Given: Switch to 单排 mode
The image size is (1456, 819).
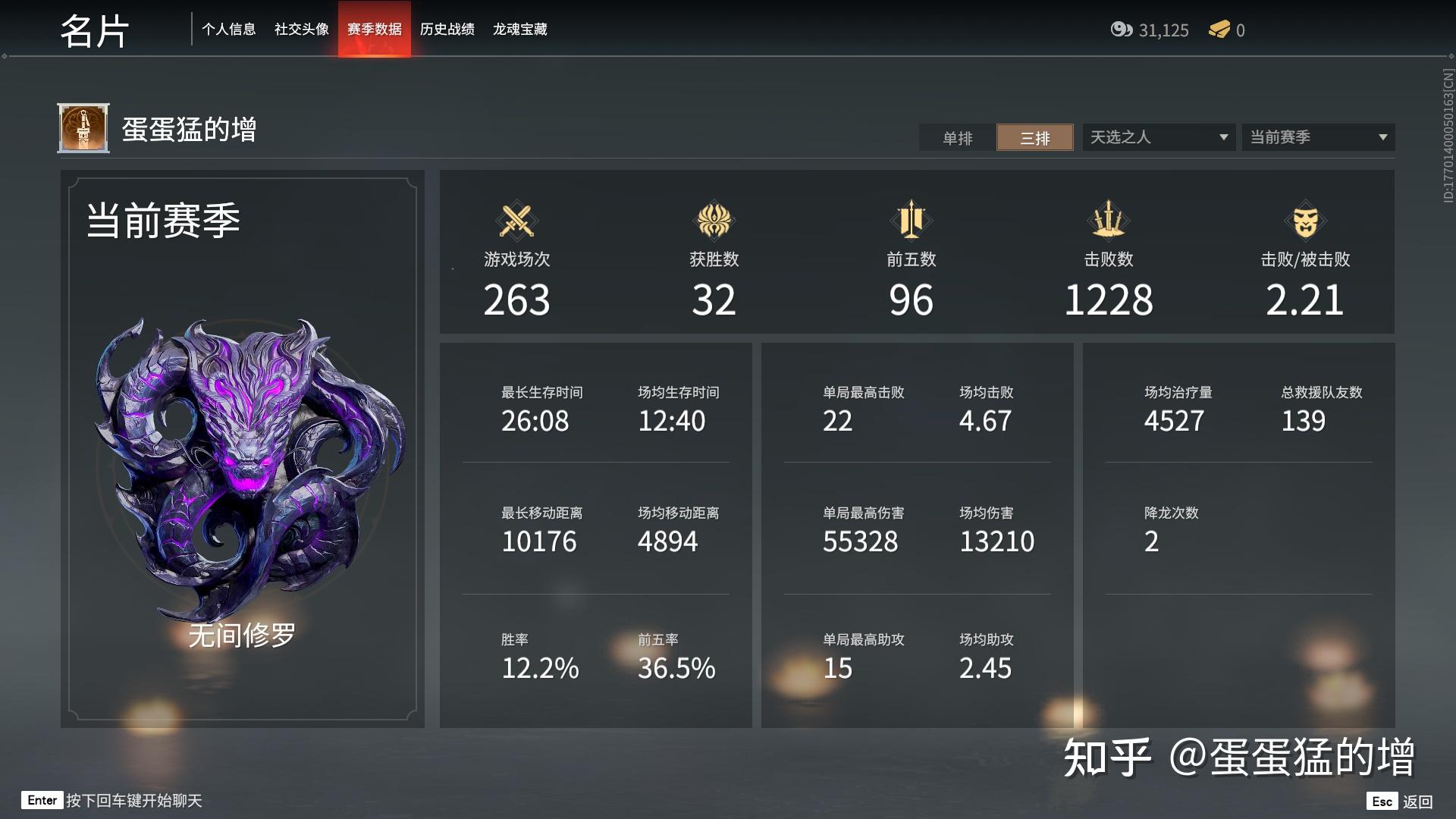Looking at the screenshot, I should coord(957,137).
